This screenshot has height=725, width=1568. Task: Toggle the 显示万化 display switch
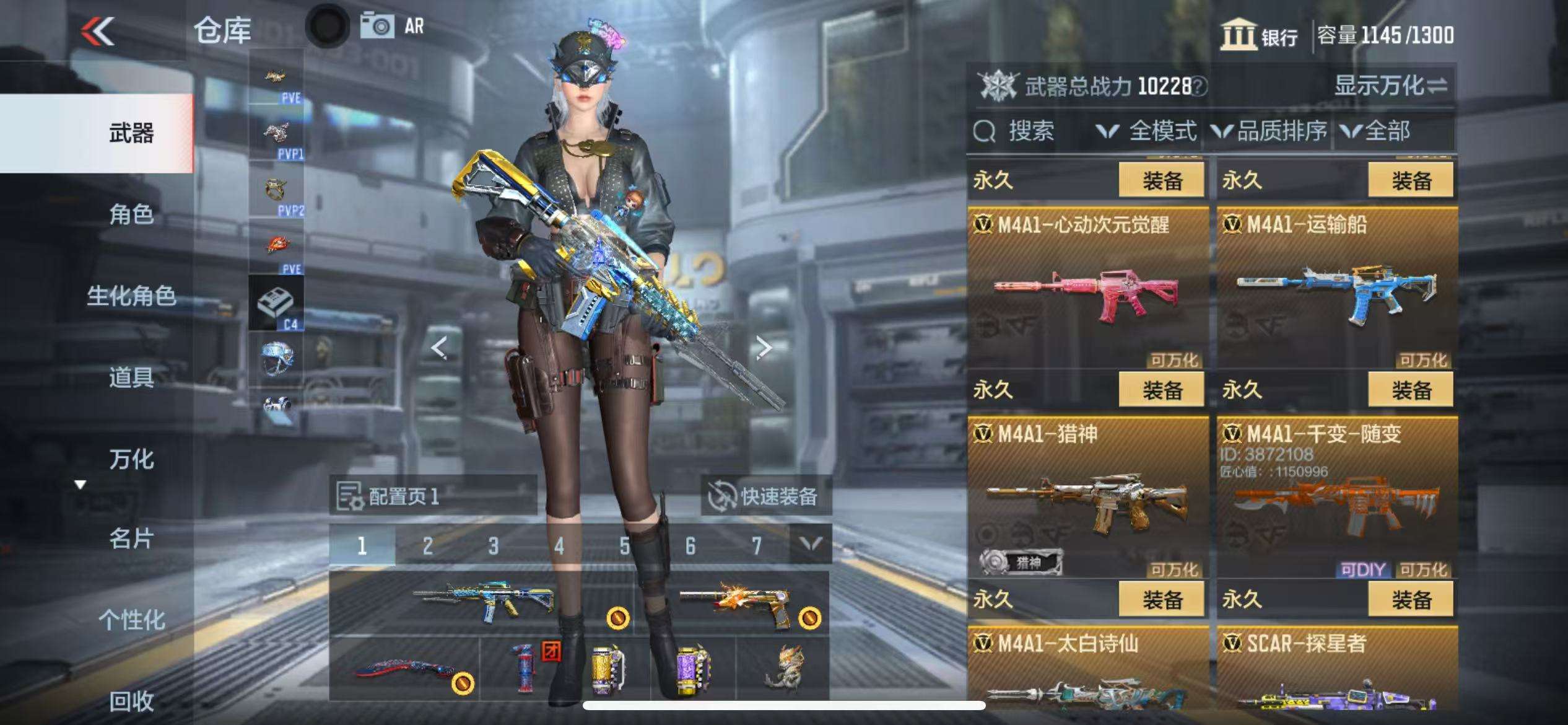(1390, 86)
